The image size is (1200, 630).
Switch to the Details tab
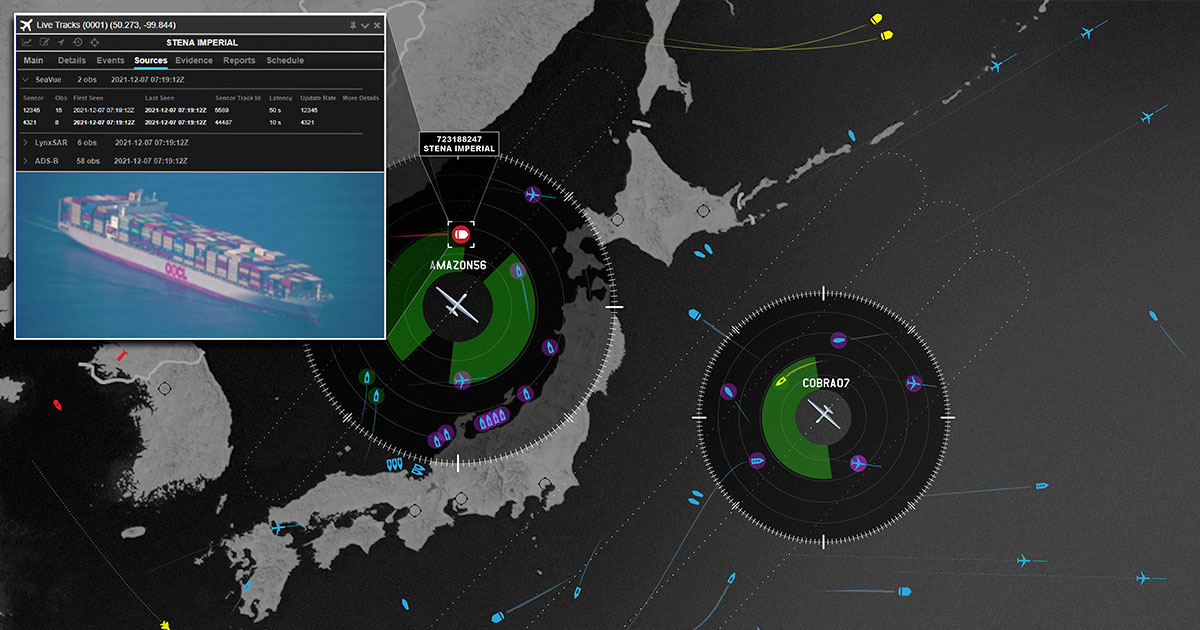(x=72, y=61)
